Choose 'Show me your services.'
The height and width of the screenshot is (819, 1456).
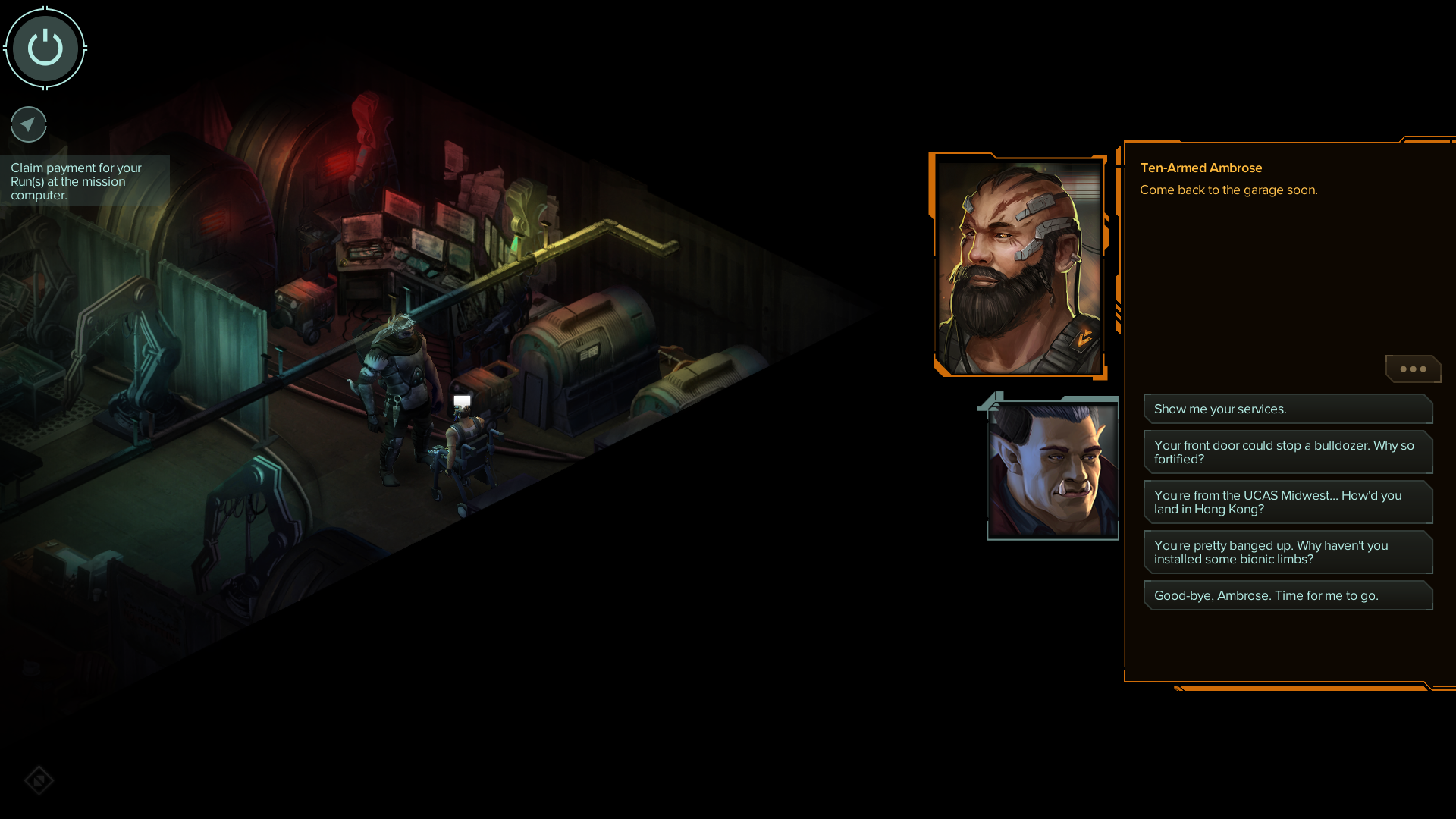1287,409
